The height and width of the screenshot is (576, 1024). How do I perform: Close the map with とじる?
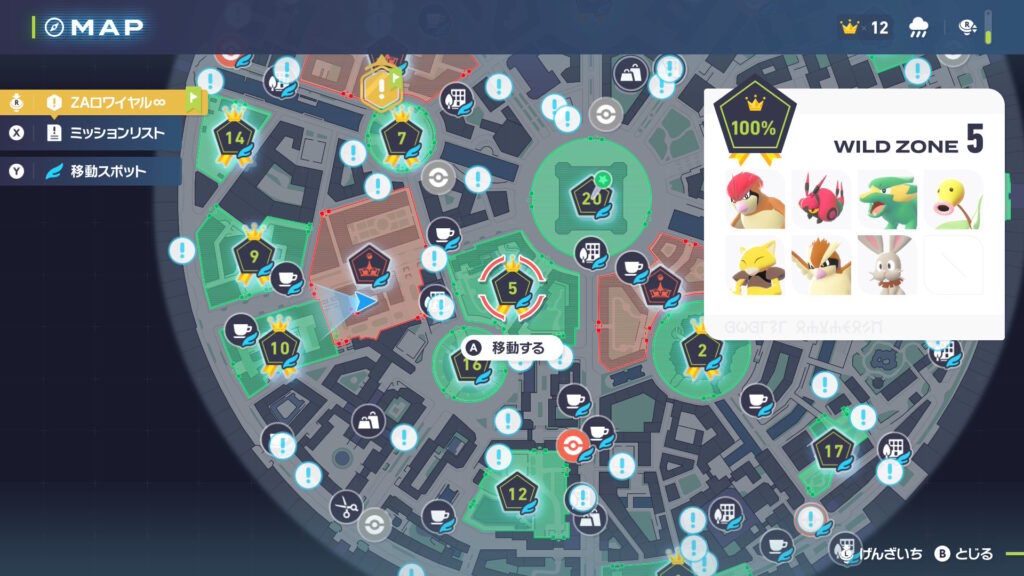point(964,553)
